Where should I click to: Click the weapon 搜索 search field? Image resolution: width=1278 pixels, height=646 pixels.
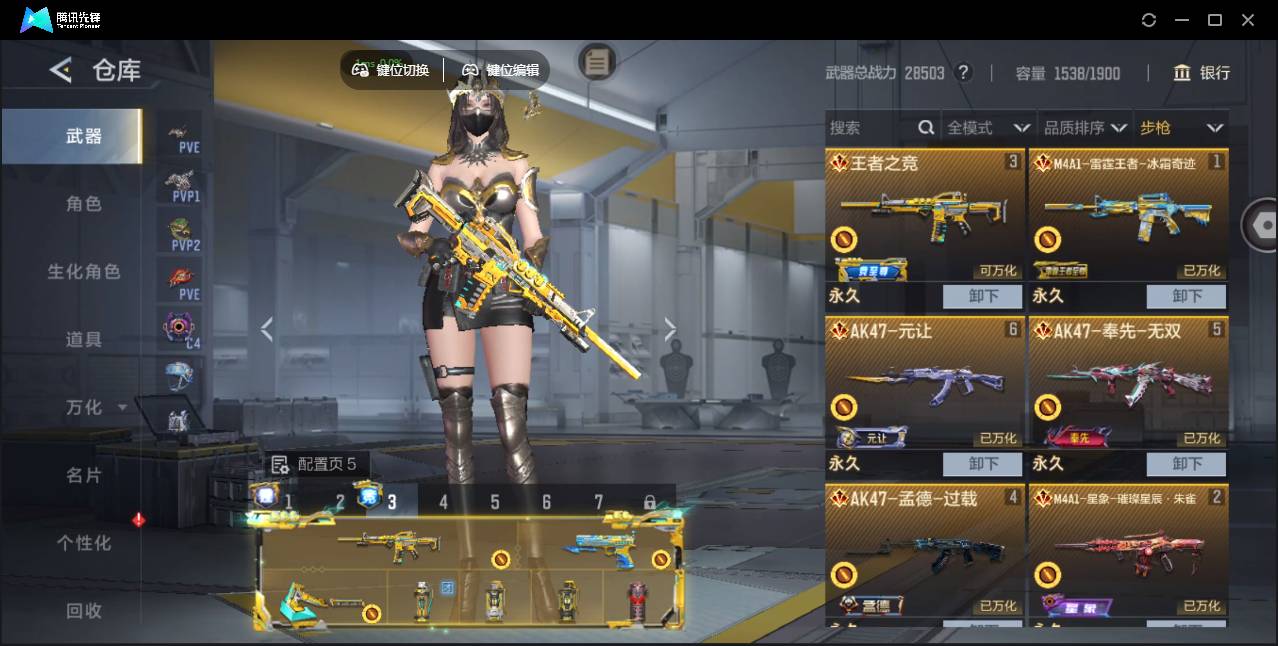coord(870,128)
